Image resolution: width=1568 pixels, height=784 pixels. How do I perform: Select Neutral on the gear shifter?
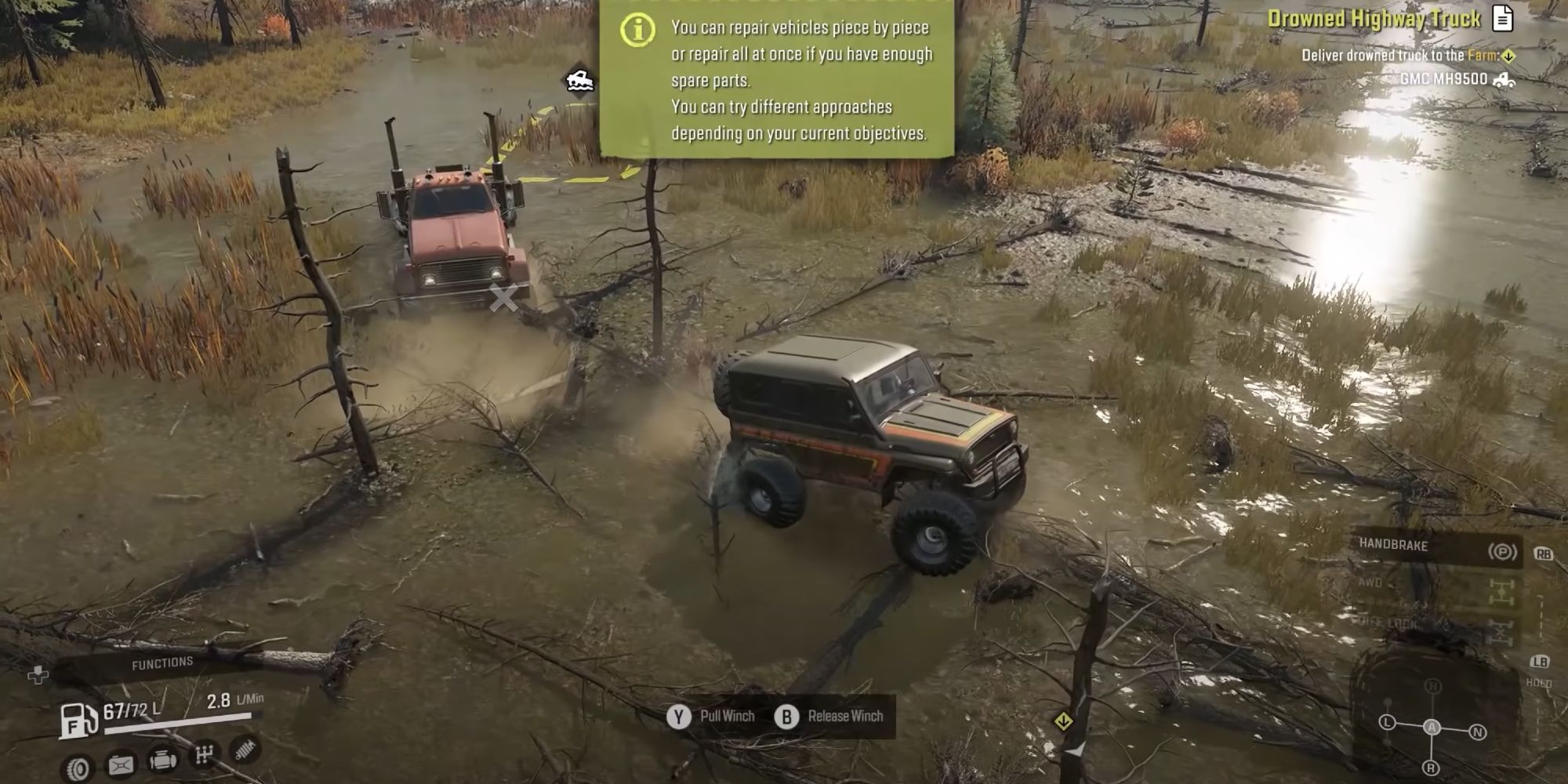(x=1478, y=731)
